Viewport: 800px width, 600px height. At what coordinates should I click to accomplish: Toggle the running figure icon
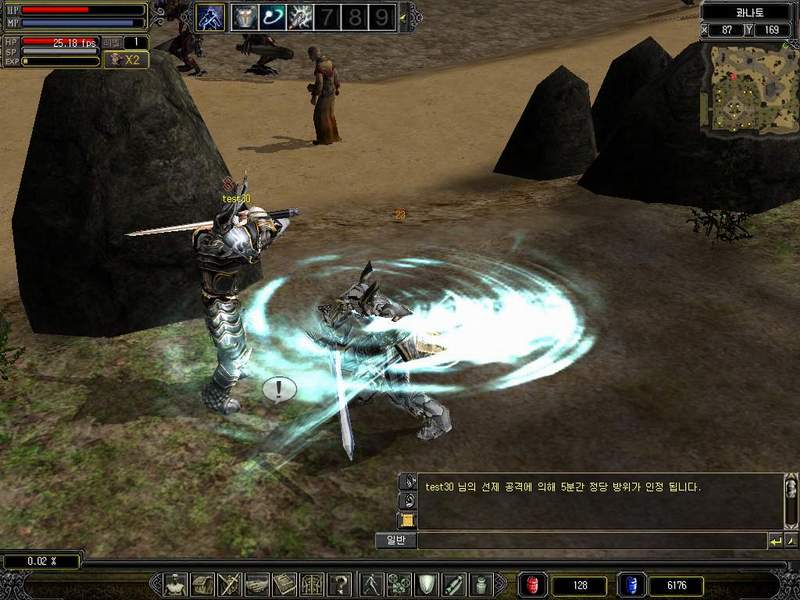coord(371,584)
